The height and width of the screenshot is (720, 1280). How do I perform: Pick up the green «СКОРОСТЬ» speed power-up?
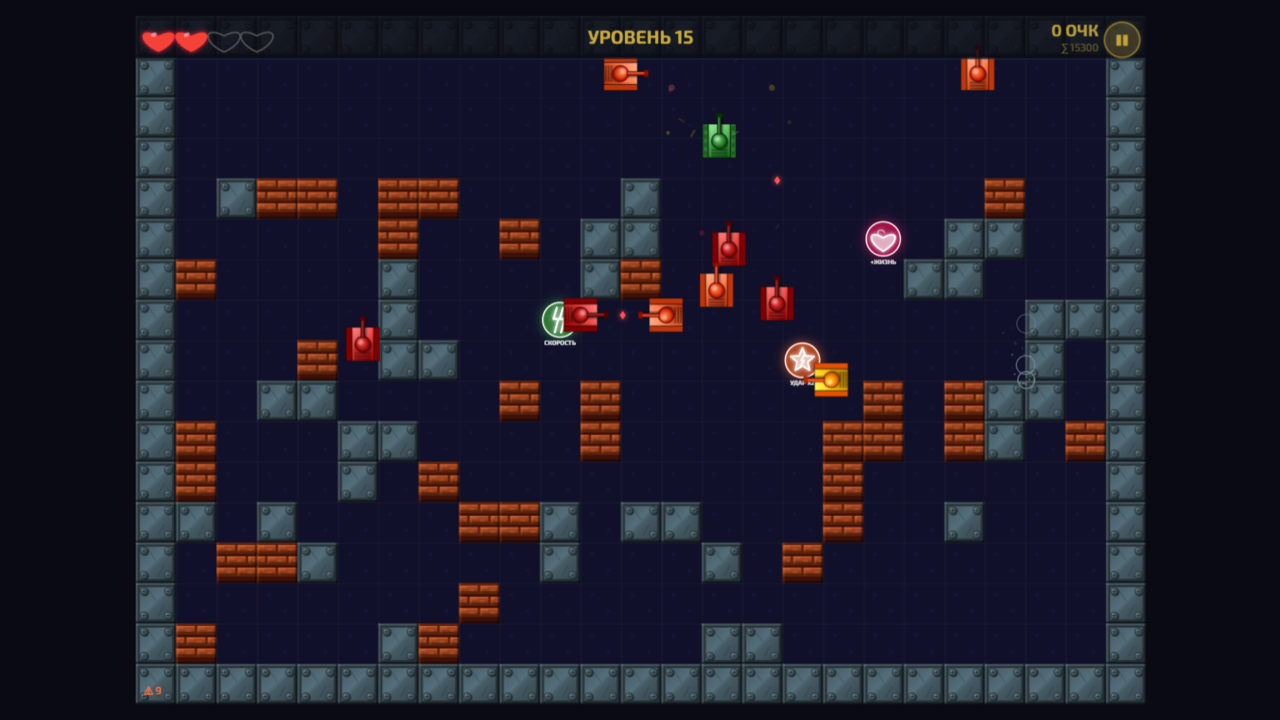pos(551,320)
